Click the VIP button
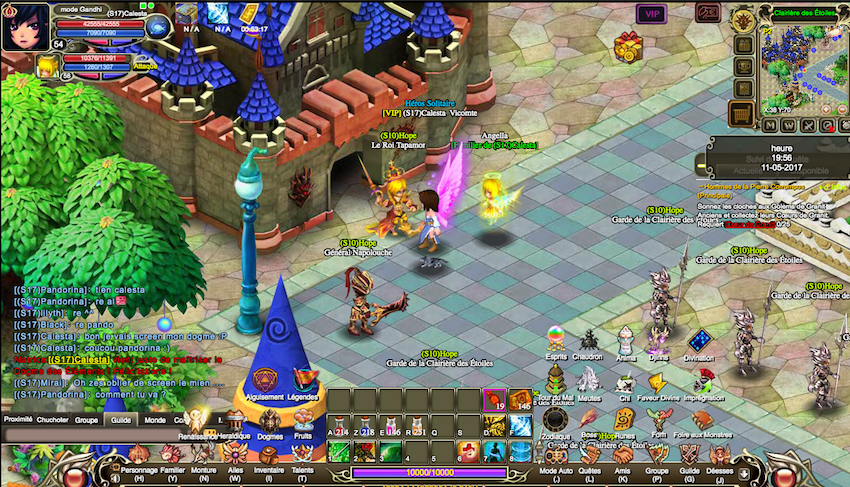Viewport: 850px width, 487px height. [x=652, y=14]
